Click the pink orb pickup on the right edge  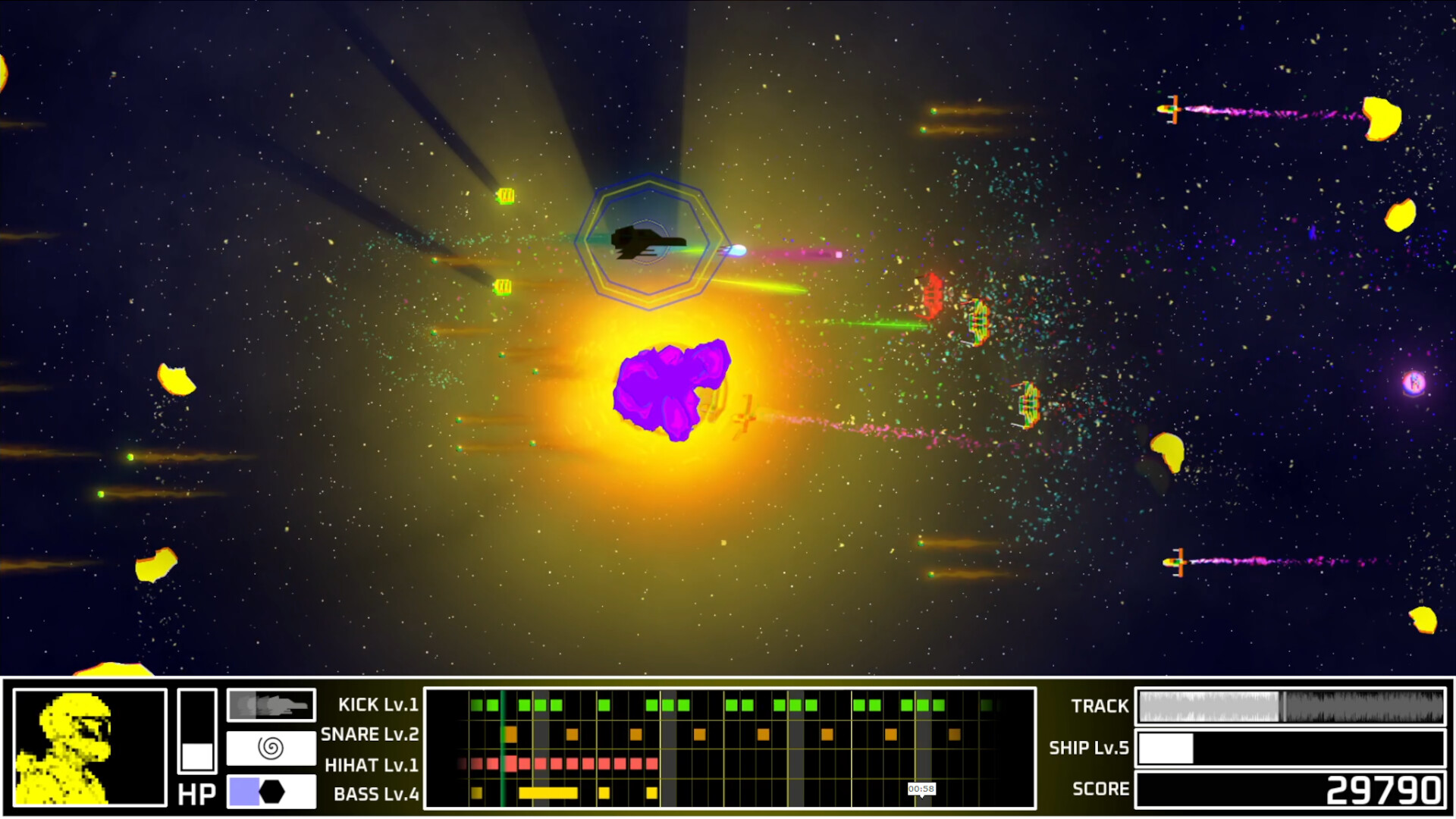coord(1412,381)
